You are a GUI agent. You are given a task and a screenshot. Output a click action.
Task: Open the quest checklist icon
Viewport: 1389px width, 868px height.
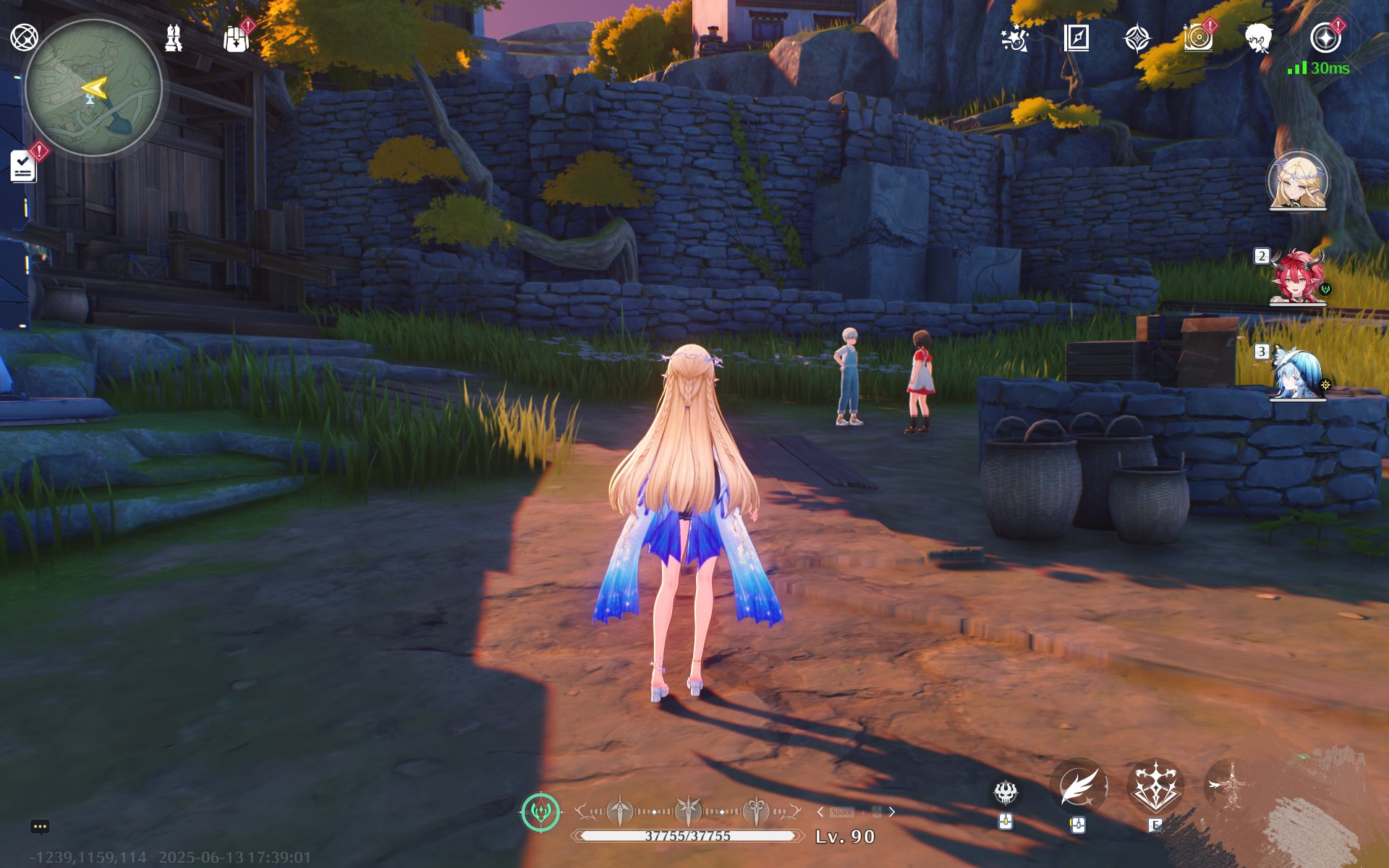24,166
